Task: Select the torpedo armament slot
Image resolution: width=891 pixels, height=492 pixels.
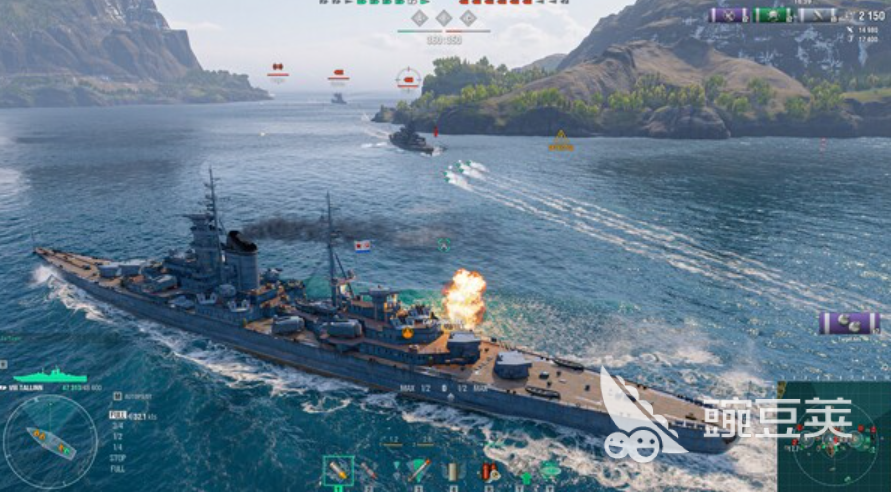Action: coord(419,471)
